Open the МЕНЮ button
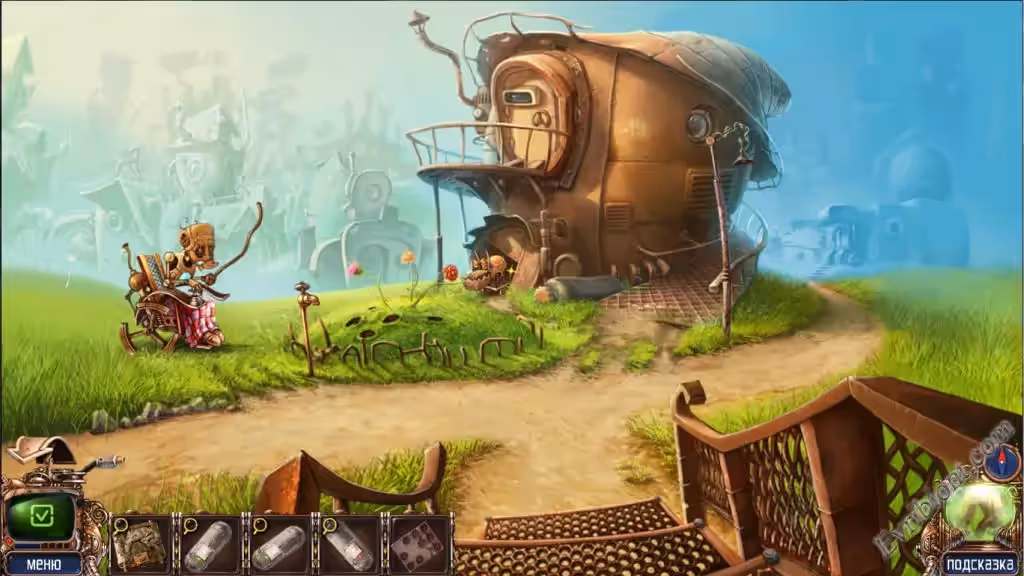 tap(42, 564)
